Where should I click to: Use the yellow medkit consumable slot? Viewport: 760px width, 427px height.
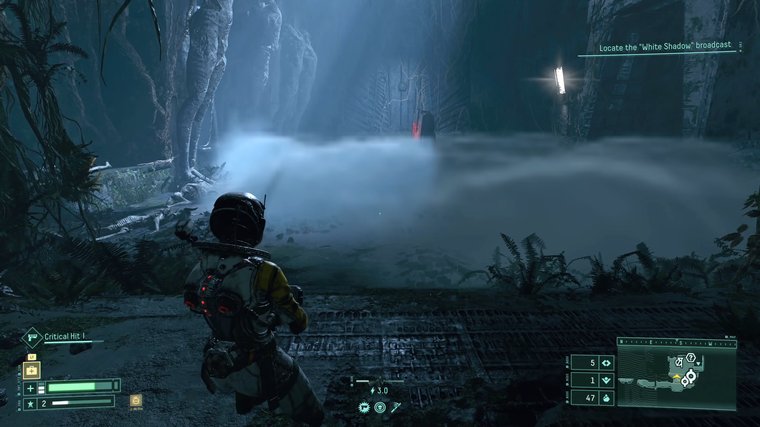click(x=30, y=368)
